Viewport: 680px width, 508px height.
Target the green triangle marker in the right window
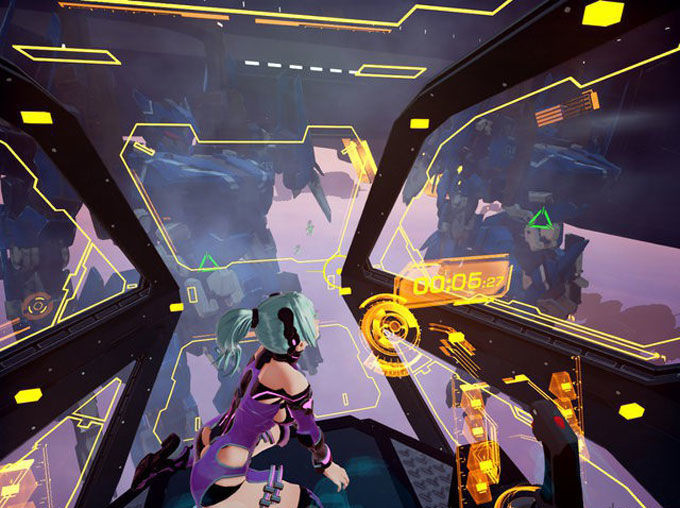click(x=540, y=217)
